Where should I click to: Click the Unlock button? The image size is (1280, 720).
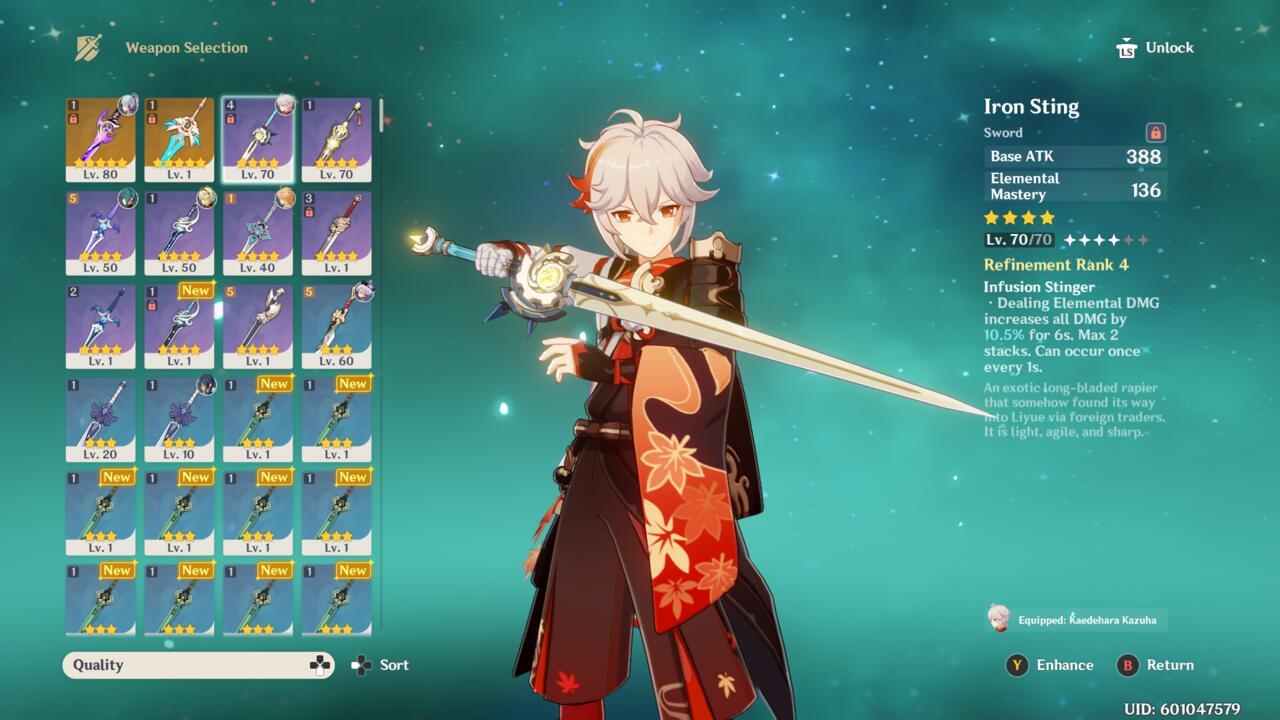point(1170,47)
